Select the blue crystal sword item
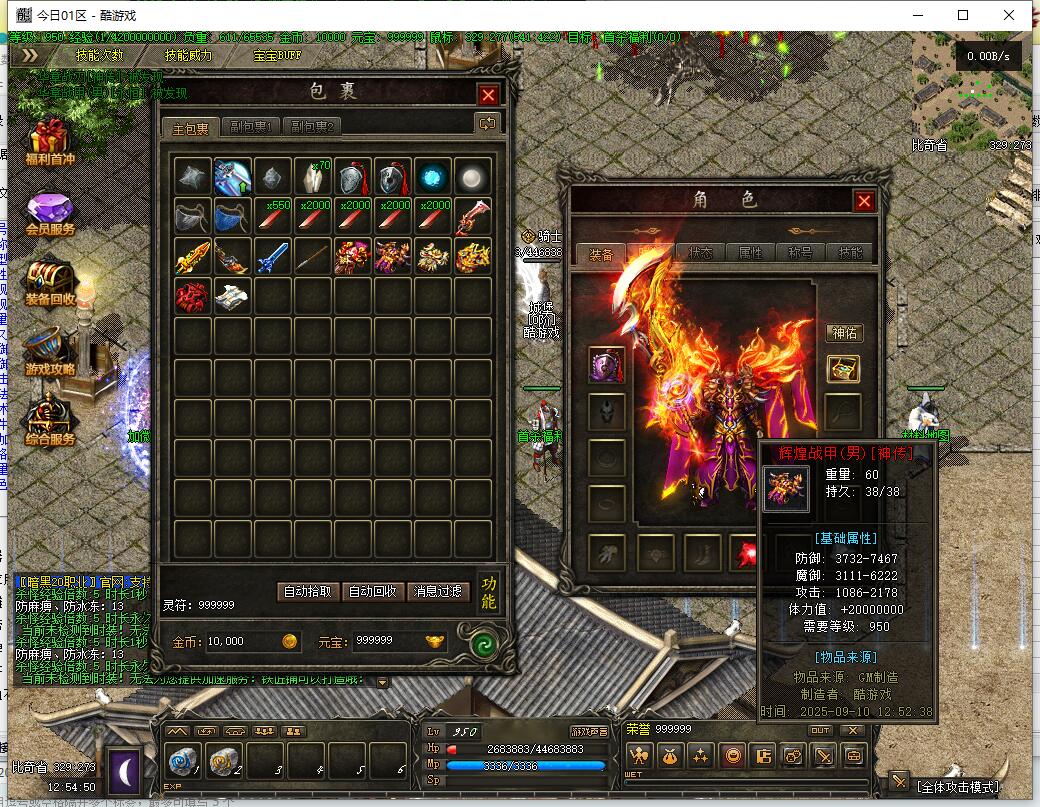This screenshot has height=807, width=1040. pos(273,257)
